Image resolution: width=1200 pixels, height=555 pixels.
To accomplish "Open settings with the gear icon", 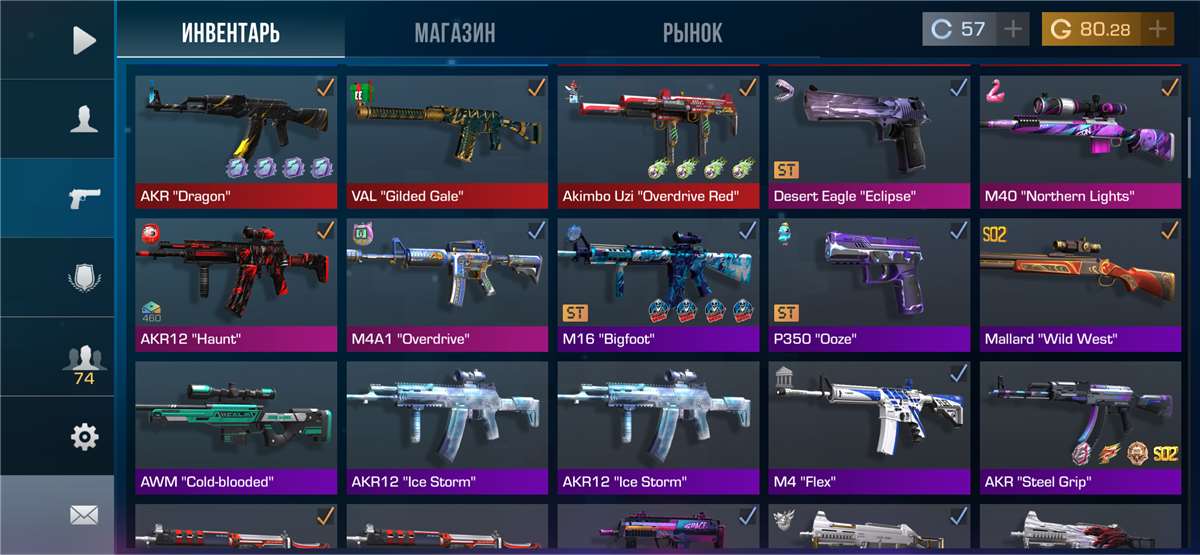I will (84, 436).
